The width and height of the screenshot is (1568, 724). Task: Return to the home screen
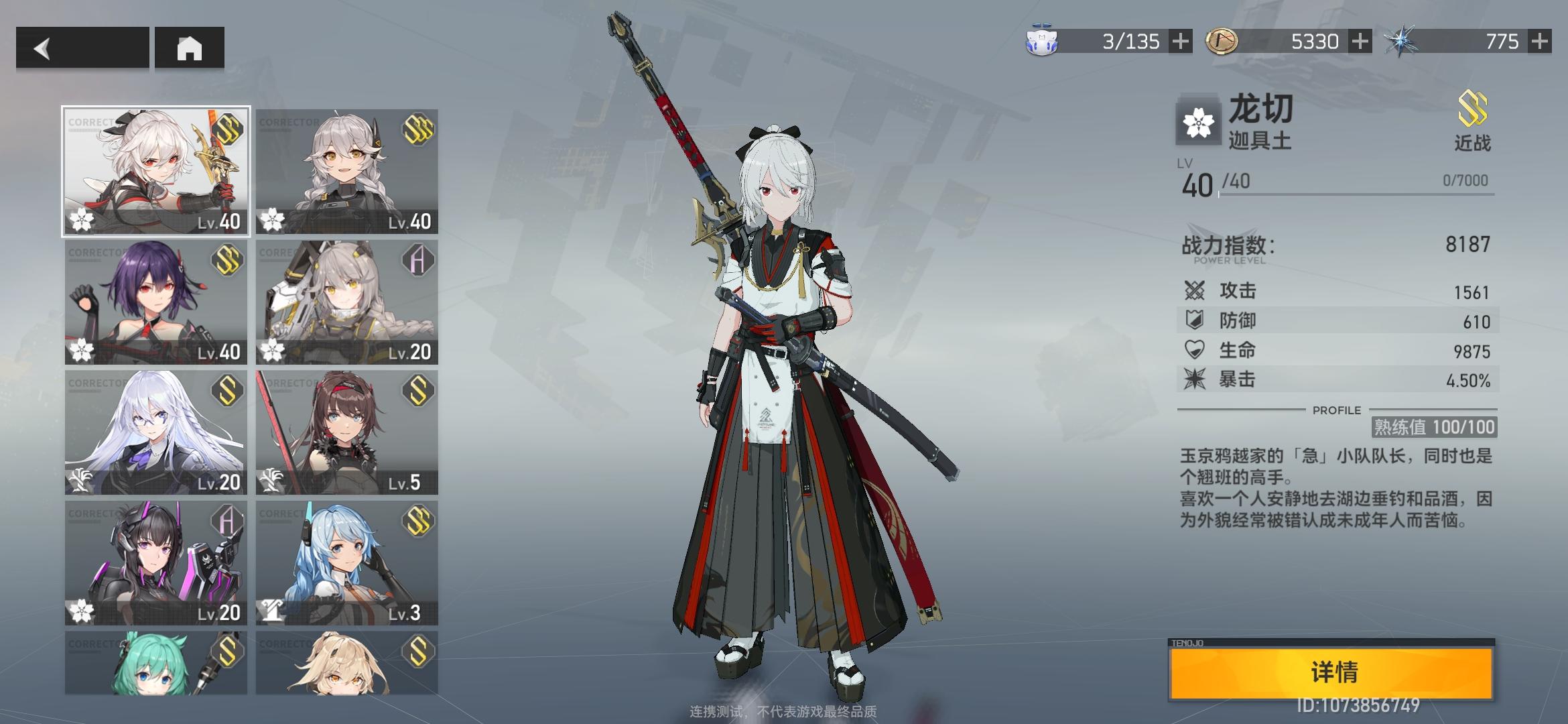pos(189,48)
